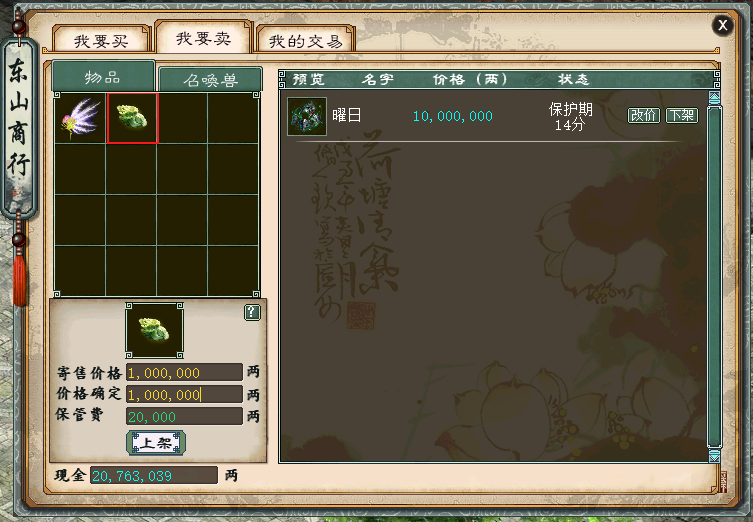753x522 pixels.
Task: Delist 曜日 with the 下架 button
Action: click(x=682, y=115)
